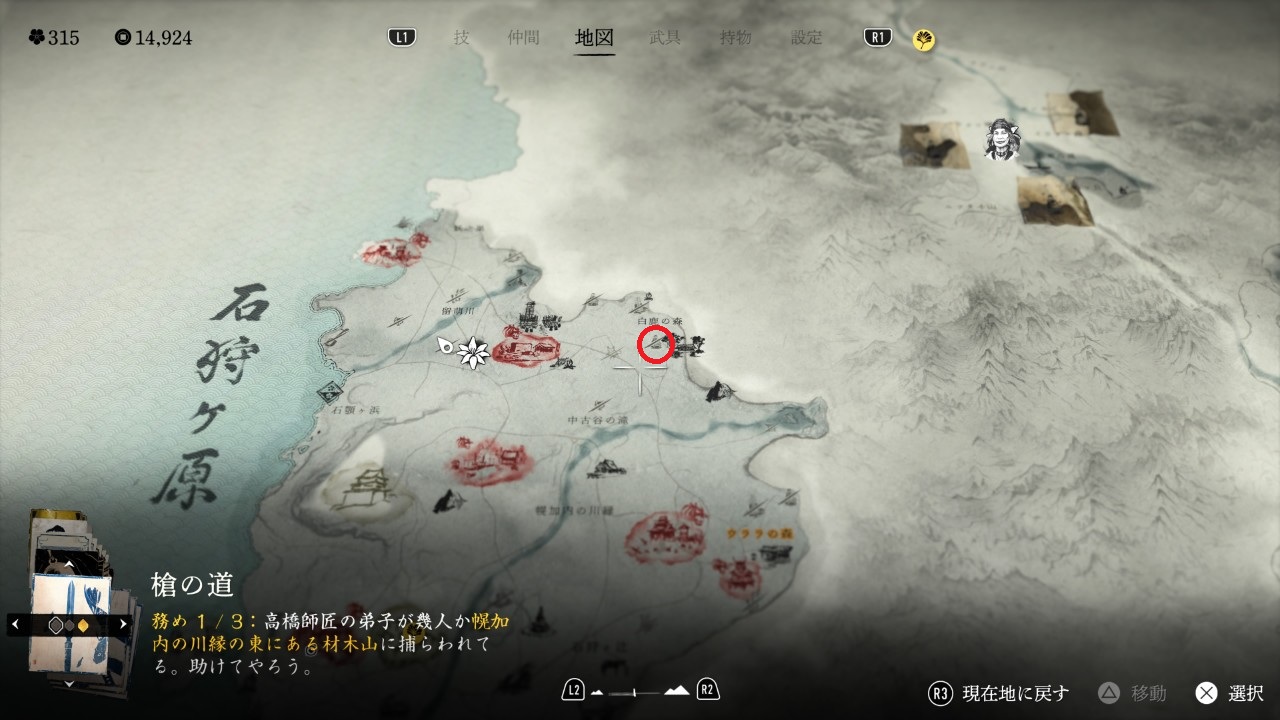The width and height of the screenshot is (1280, 720).
Task: Show the next quest card with right arrow
Action: point(124,624)
